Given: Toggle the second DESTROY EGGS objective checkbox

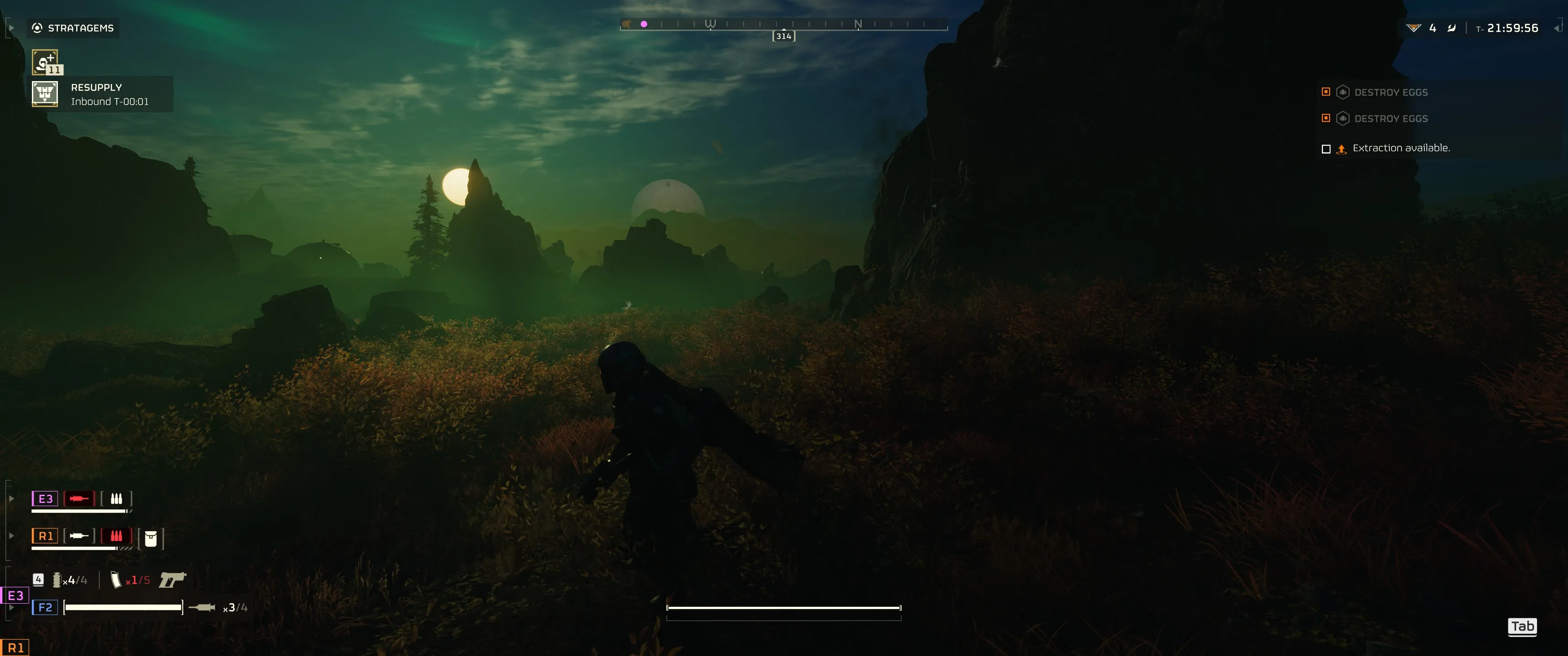Looking at the screenshot, I should pyautogui.click(x=1326, y=118).
